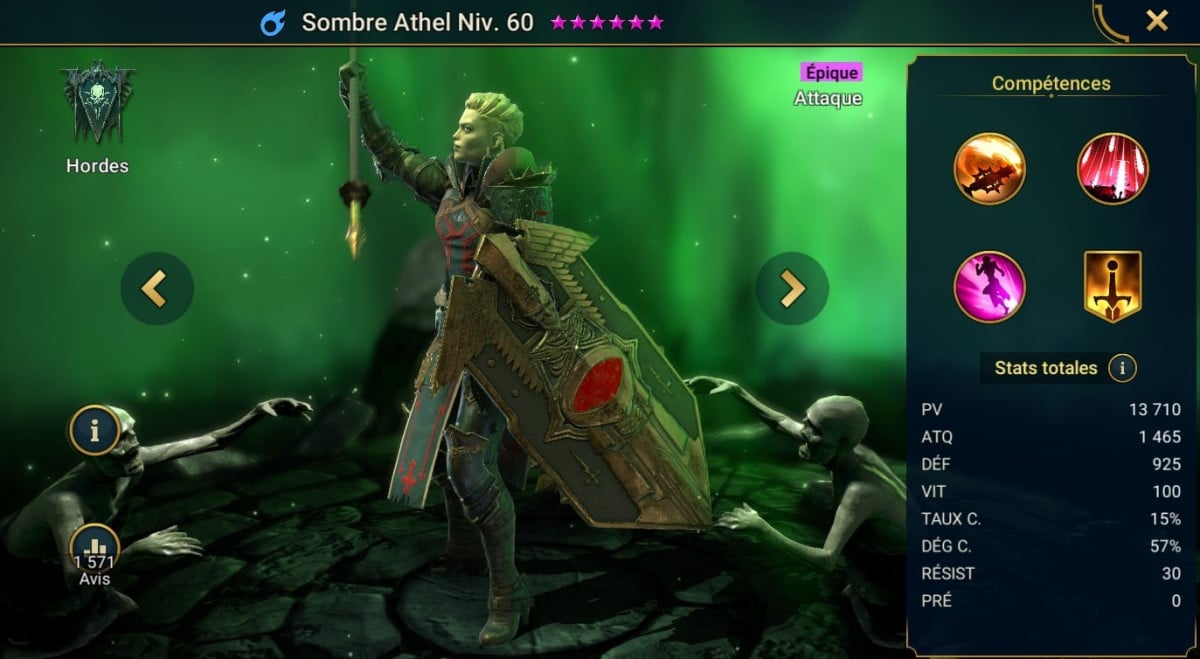Open Stats totales info tooltip
Viewport: 1200px width, 659px height.
pyautogui.click(x=1122, y=368)
